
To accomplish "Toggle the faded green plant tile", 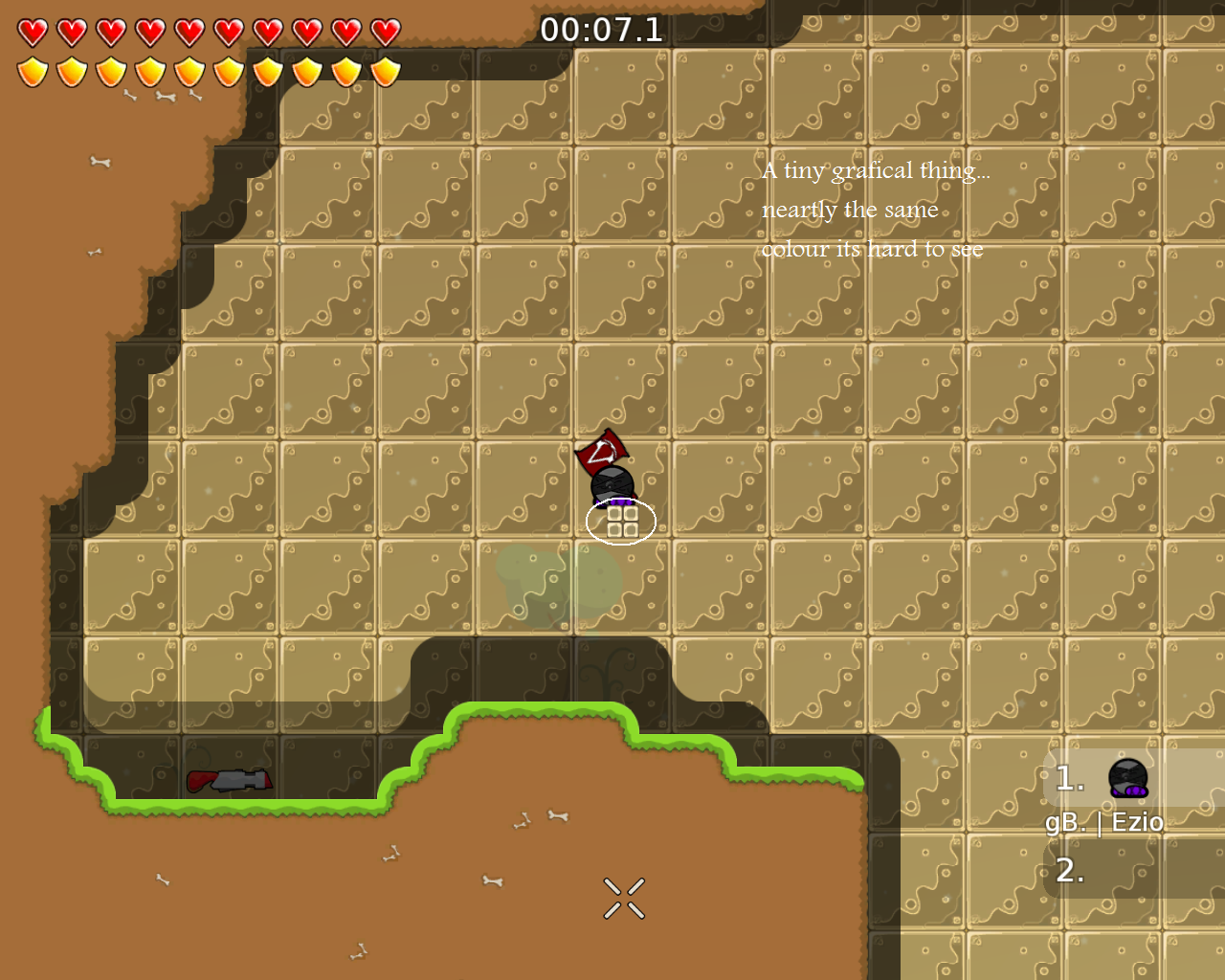I will tap(536, 579).
